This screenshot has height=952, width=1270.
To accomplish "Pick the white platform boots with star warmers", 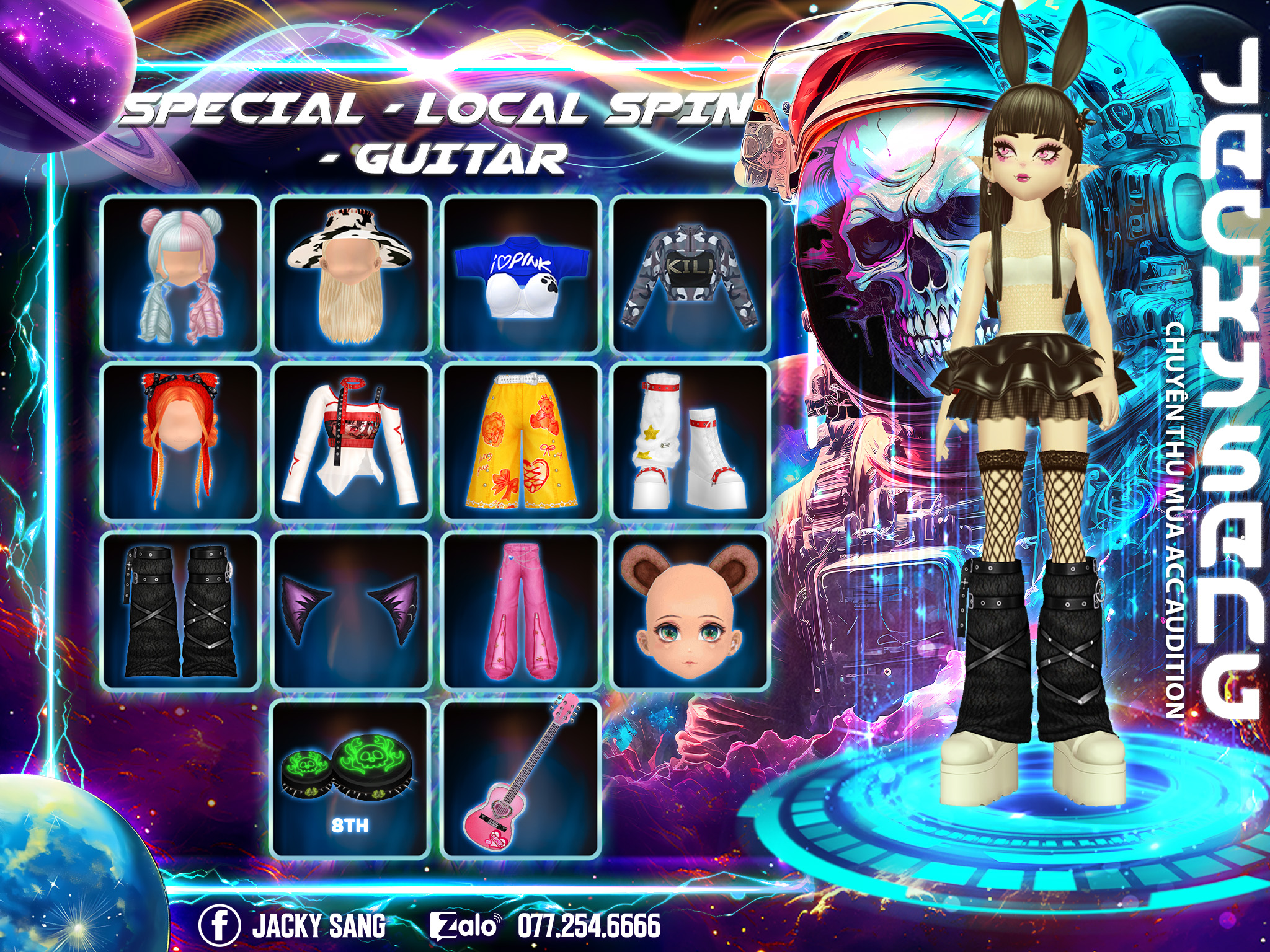I will click(691, 442).
